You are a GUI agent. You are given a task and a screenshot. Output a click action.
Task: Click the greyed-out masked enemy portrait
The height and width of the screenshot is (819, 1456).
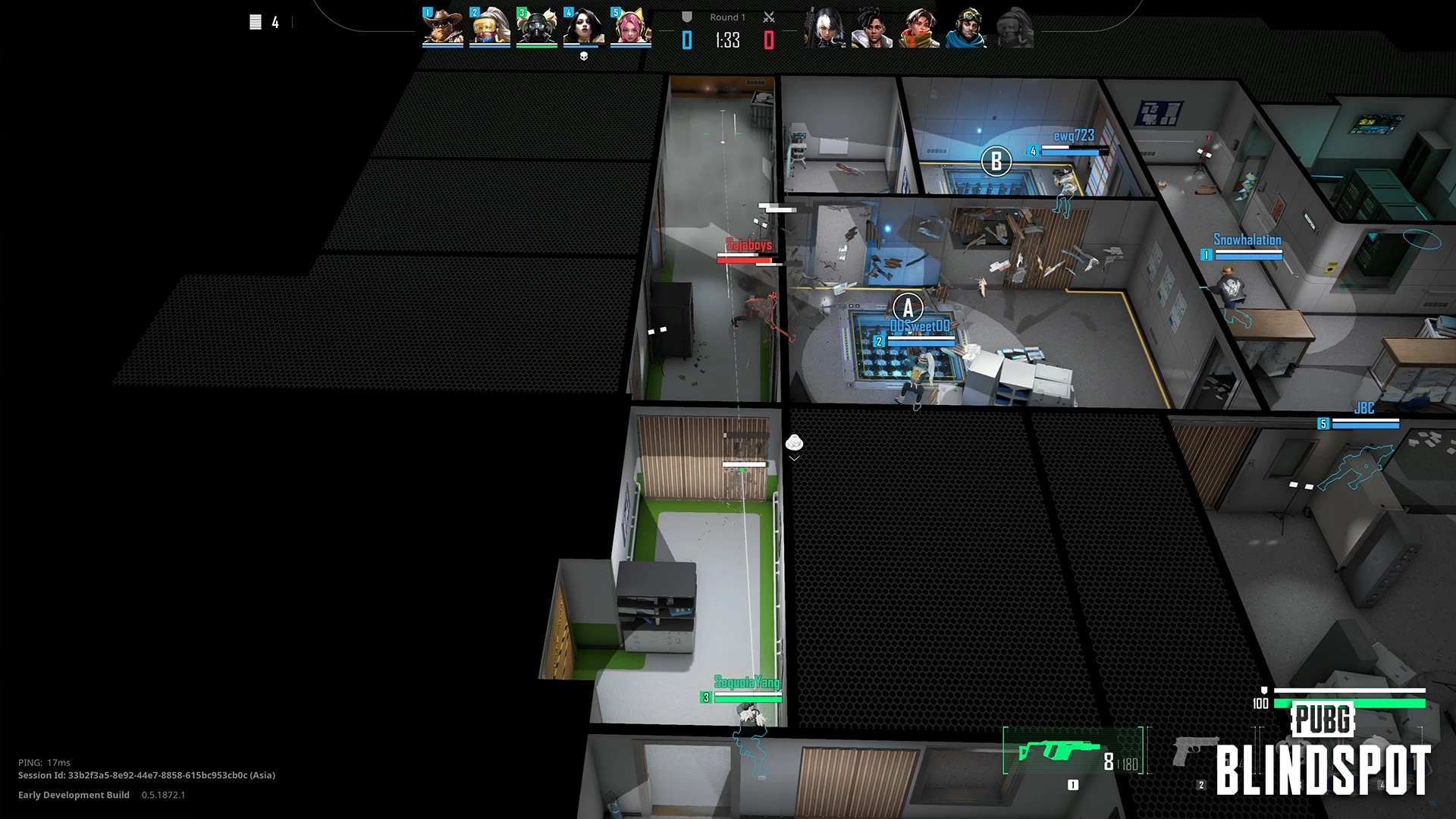[1014, 29]
